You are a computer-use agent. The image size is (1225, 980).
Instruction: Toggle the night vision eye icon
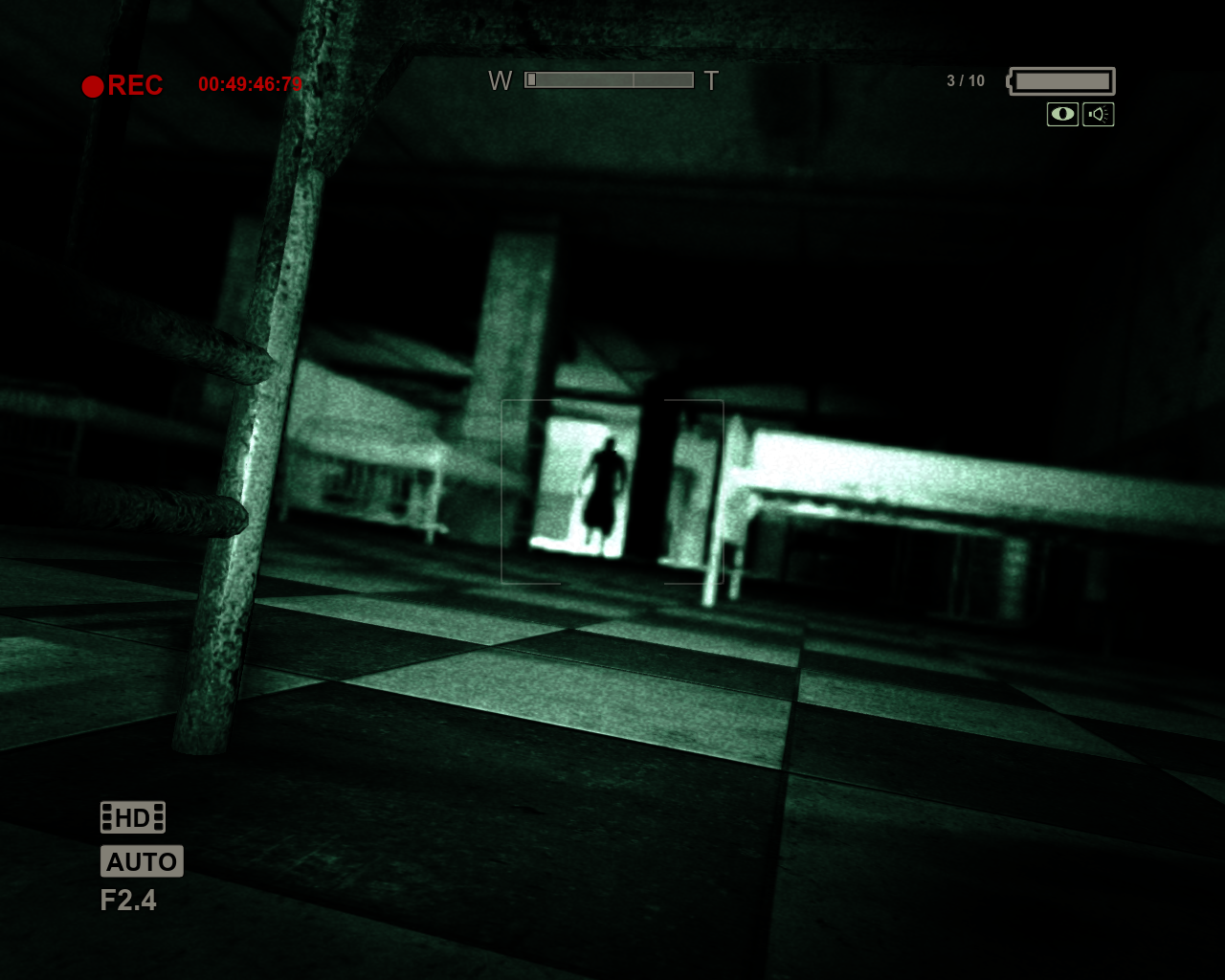coord(1062,114)
